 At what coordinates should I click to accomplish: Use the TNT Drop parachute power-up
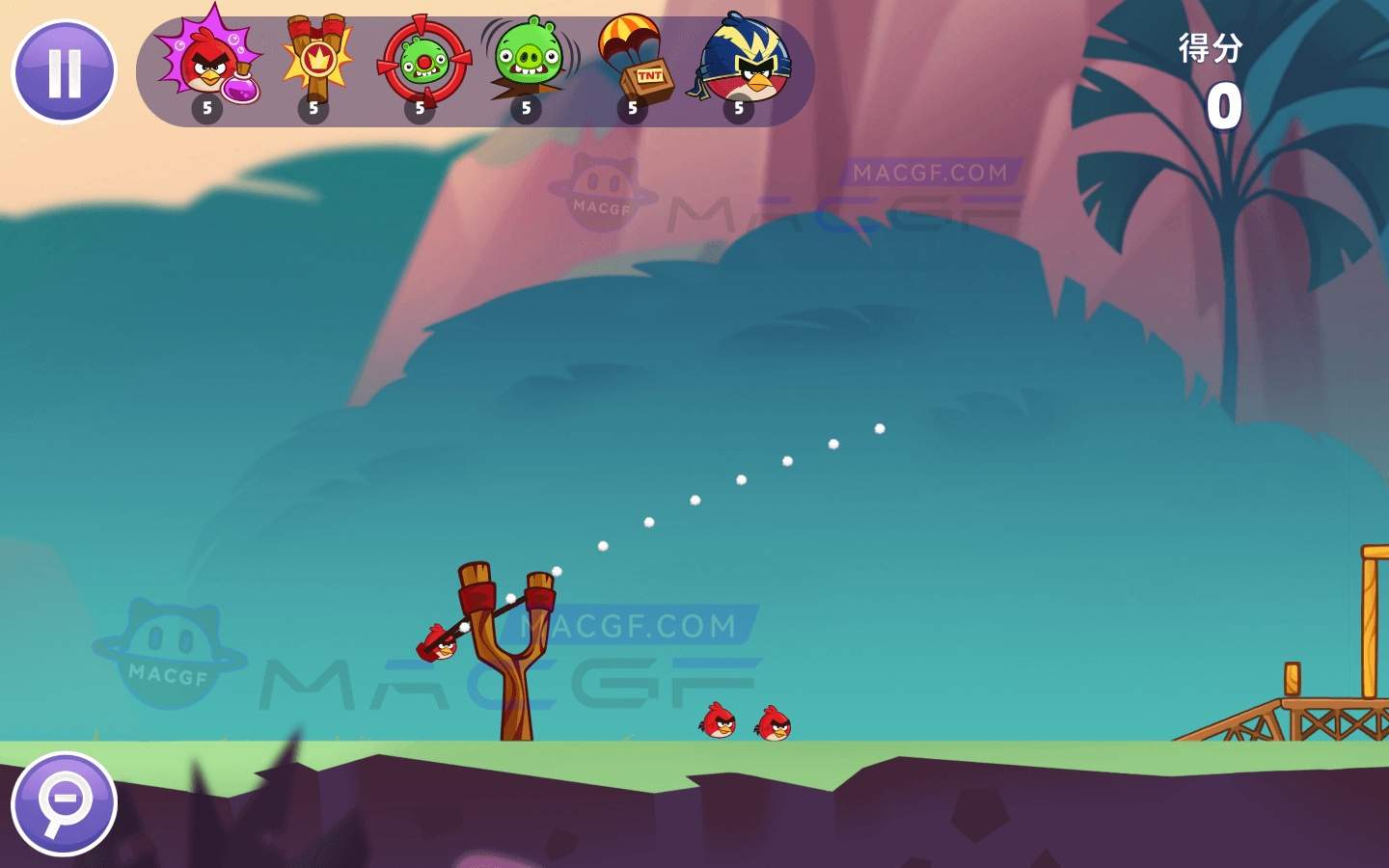pyautogui.click(x=633, y=60)
